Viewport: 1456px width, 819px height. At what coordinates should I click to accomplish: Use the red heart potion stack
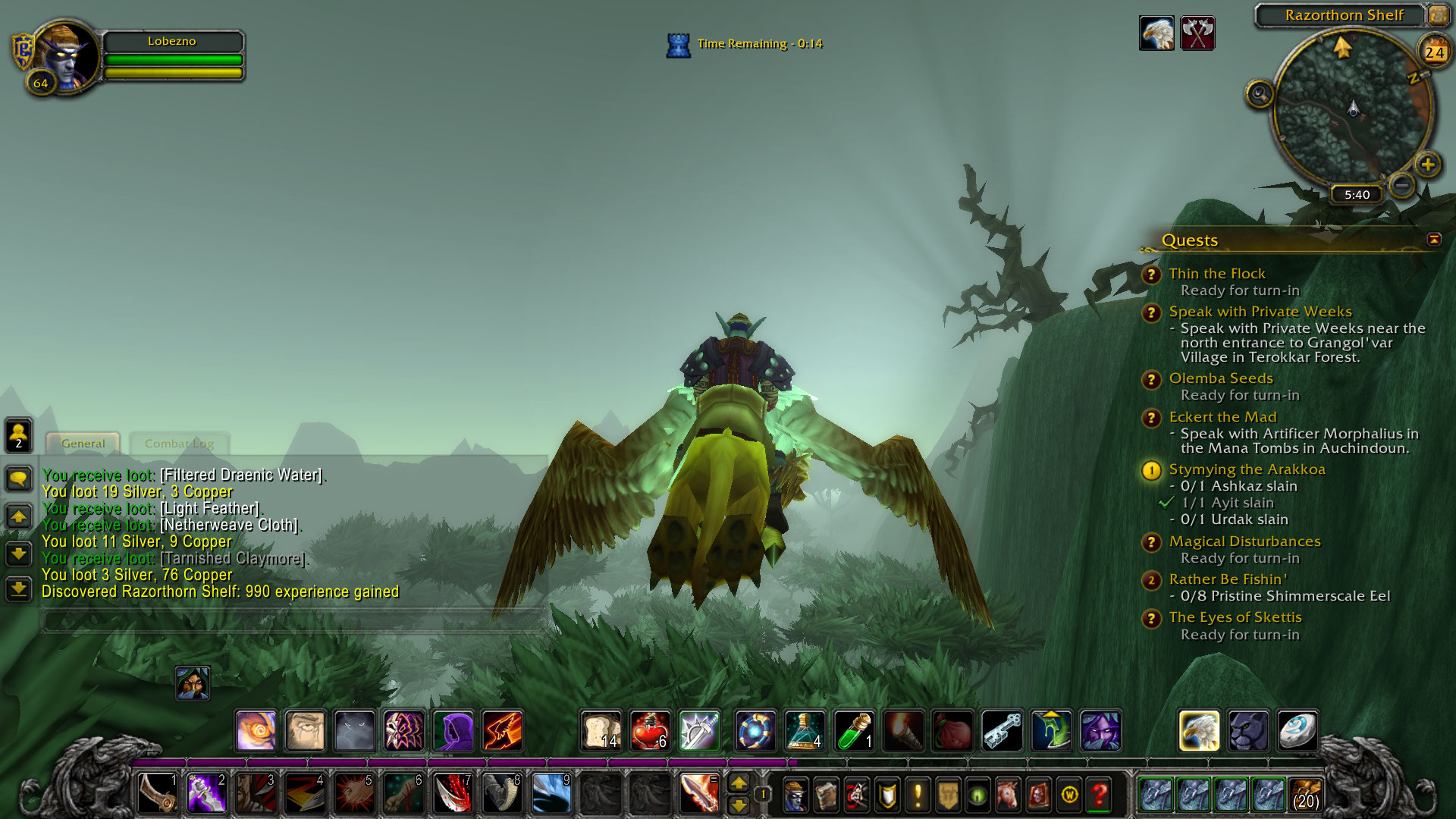(x=650, y=732)
